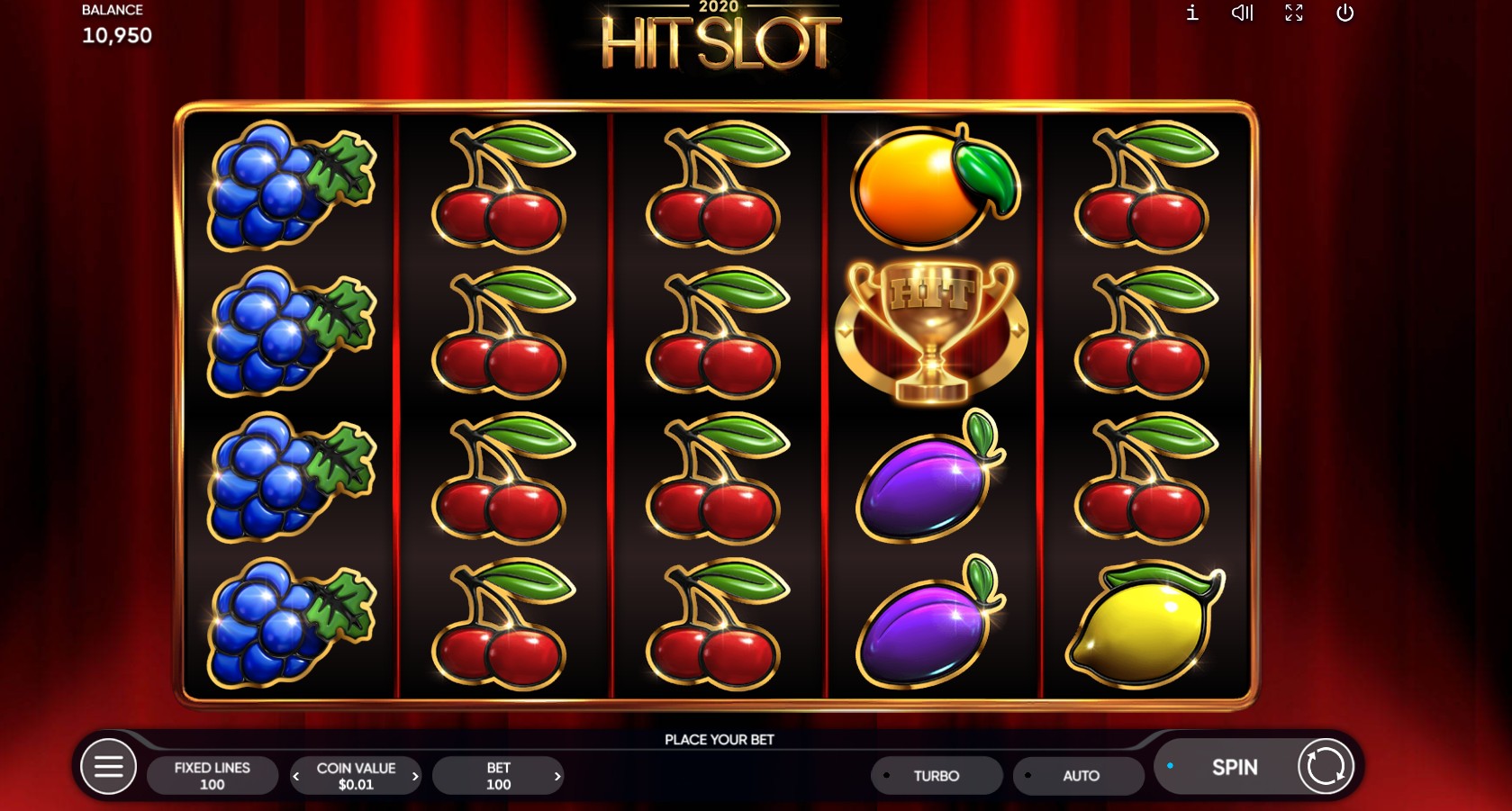Enable Turbo mode
This screenshot has height=811, width=1512.
pyautogui.click(x=937, y=775)
